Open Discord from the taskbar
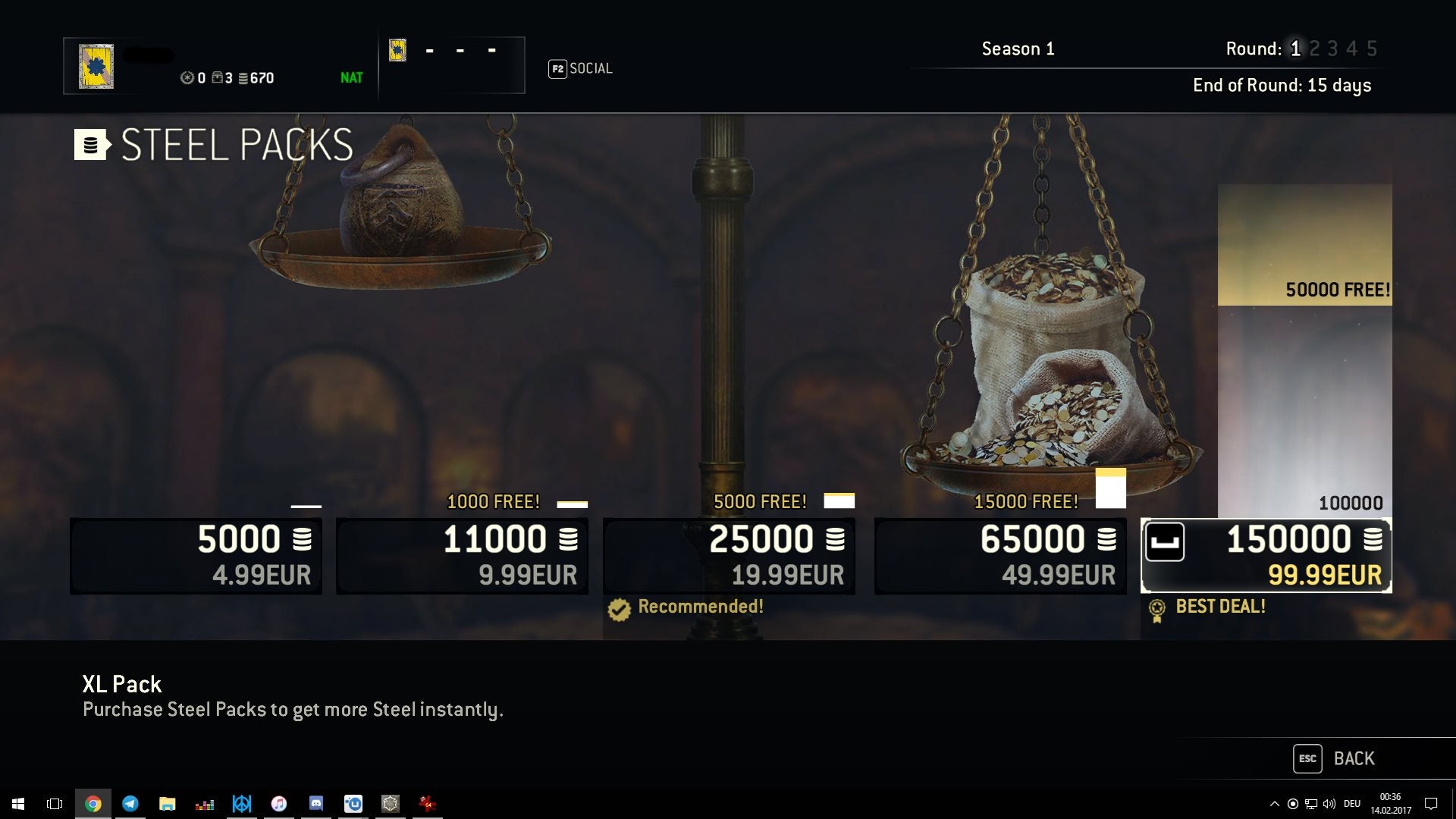This screenshot has height=819, width=1456. click(x=316, y=803)
